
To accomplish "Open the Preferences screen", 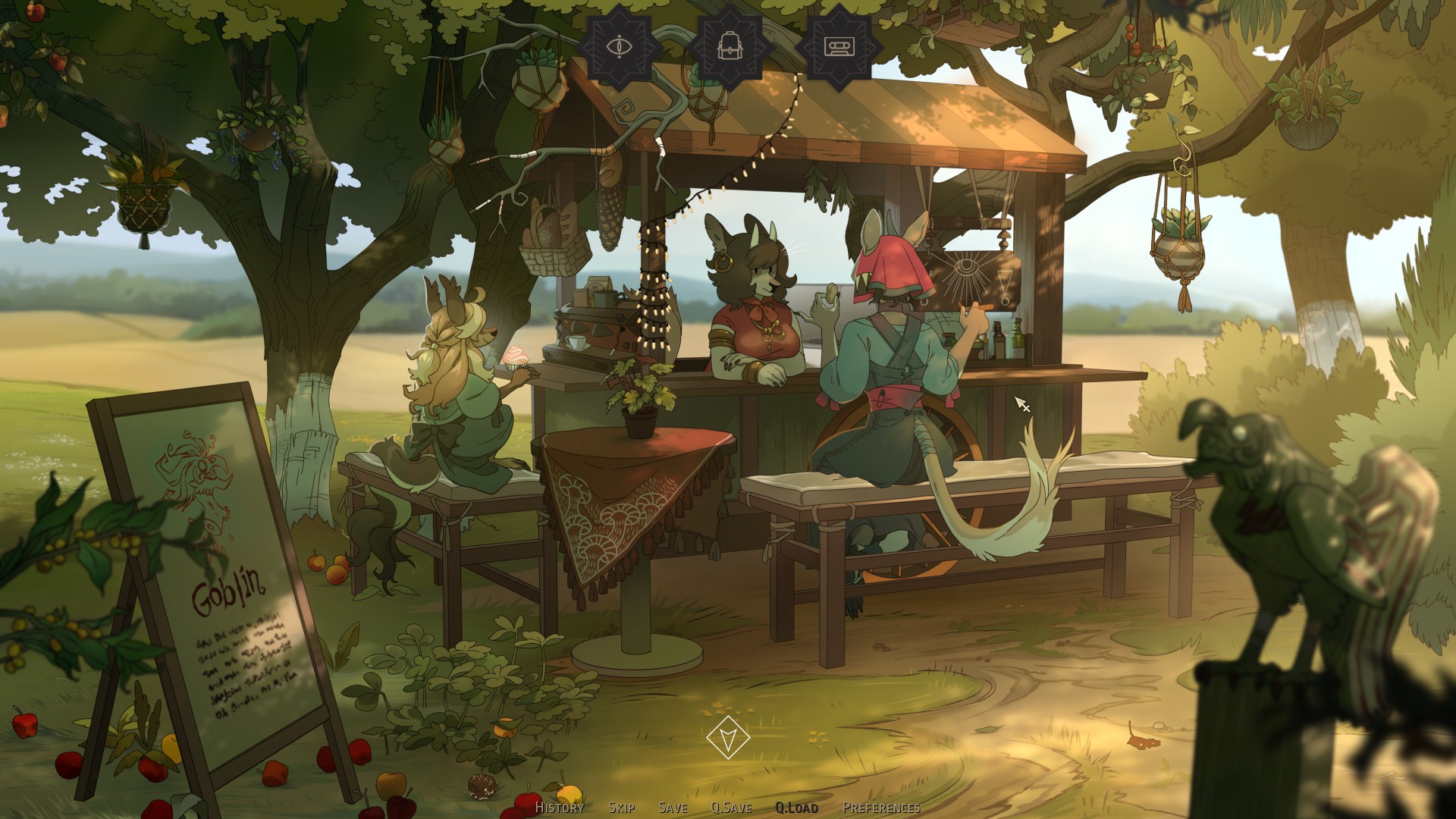I will pos(881,808).
